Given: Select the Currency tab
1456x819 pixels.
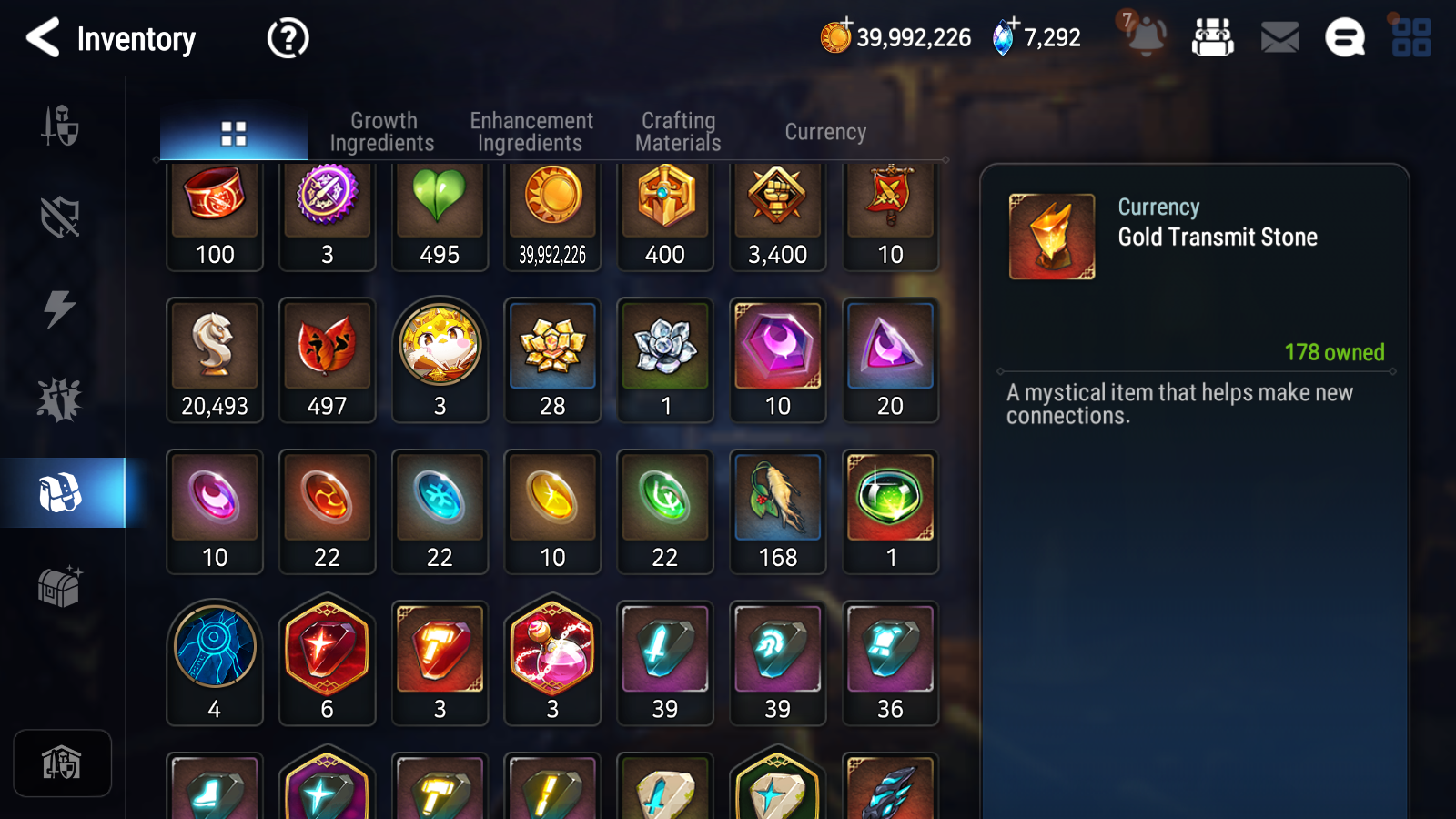Looking at the screenshot, I should 825,133.
